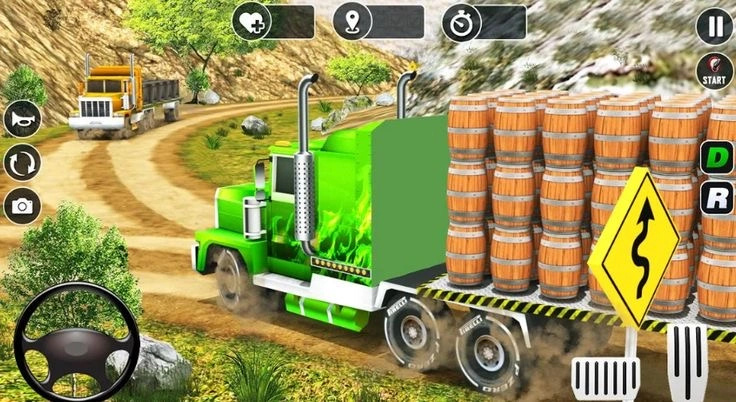Image resolution: width=736 pixels, height=402 pixels.
Task: Step on the brake pedal
Action: (x=605, y=377)
